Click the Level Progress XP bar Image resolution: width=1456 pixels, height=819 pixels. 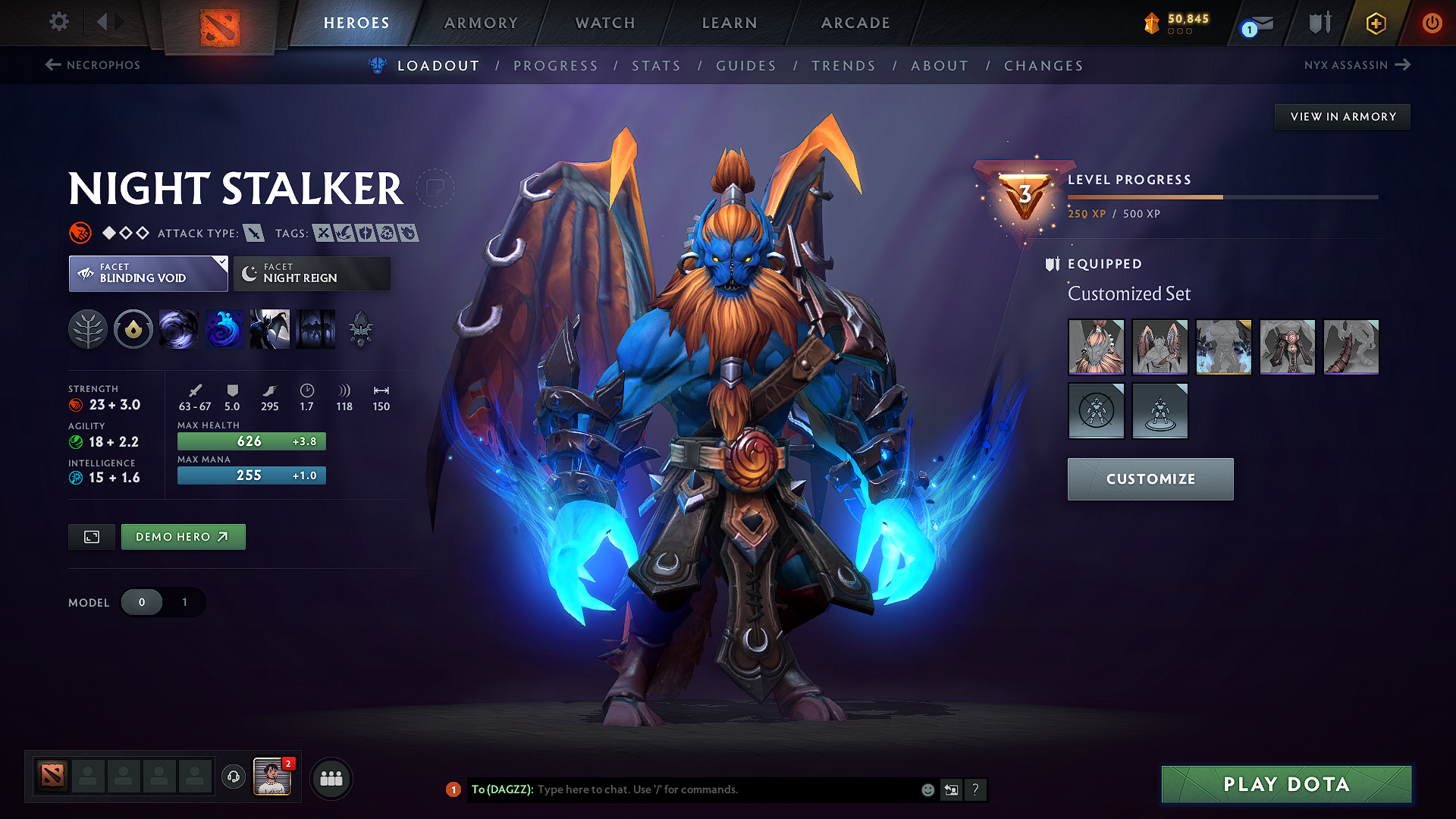[x=1221, y=196]
